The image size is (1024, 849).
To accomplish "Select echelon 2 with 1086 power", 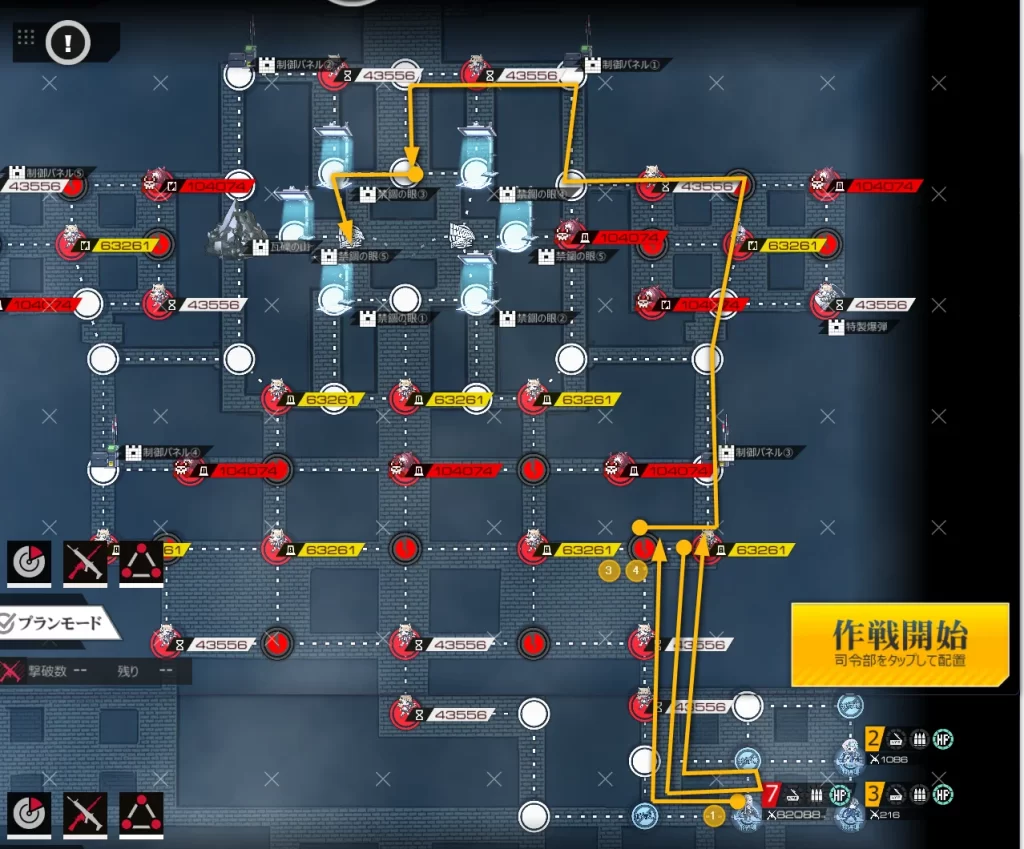I will [x=849, y=759].
